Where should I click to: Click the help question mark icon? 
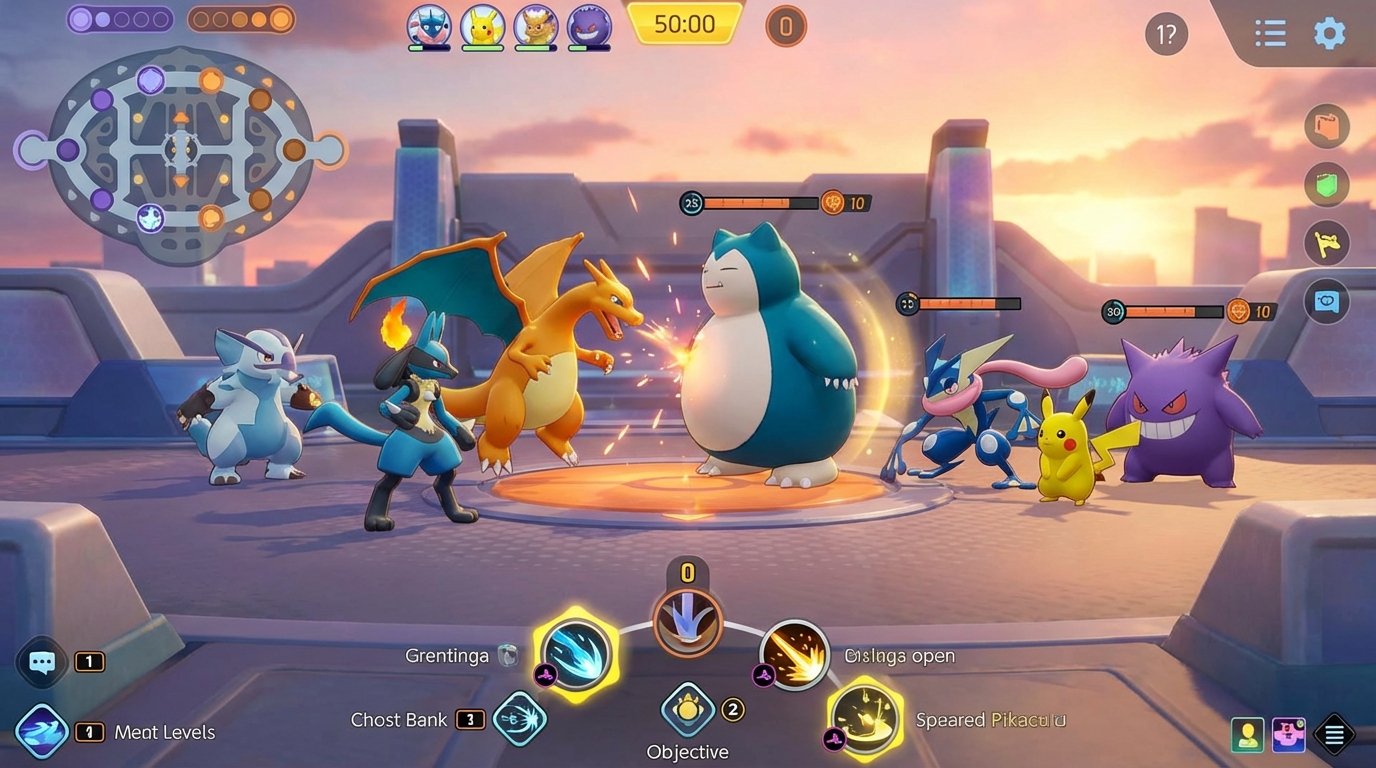[1165, 33]
